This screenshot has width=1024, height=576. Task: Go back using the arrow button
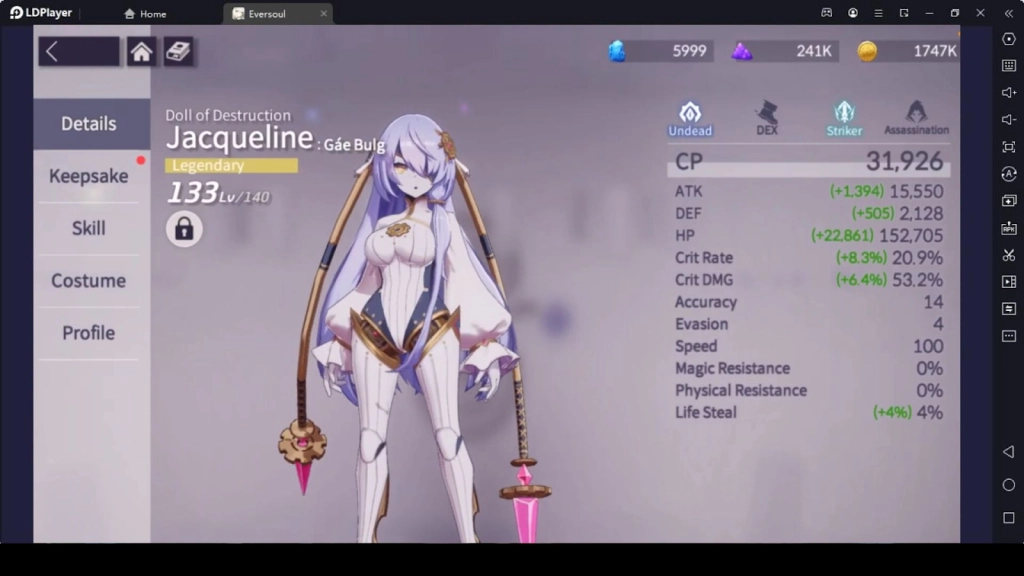[x=77, y=52]
